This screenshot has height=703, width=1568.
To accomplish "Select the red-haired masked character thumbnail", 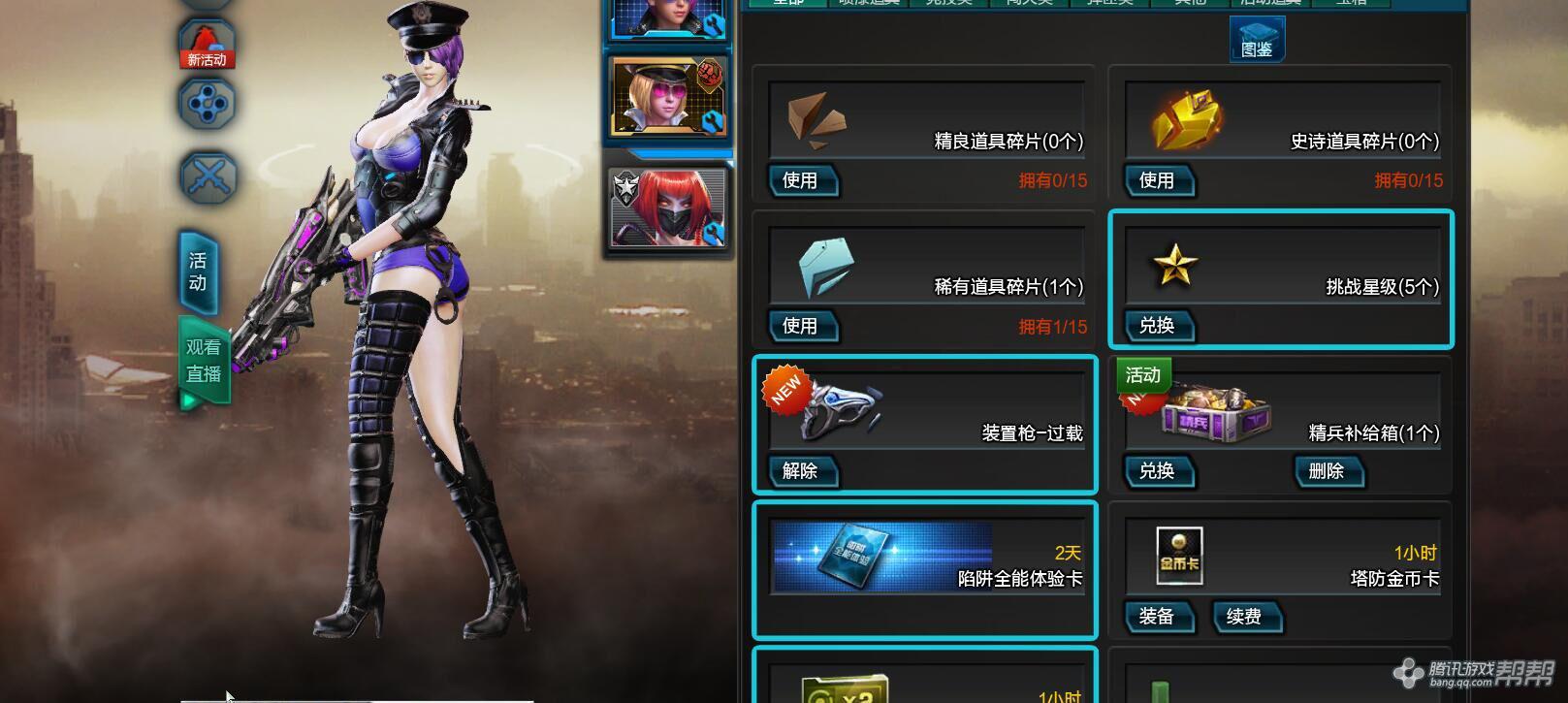I will point(669,206).
